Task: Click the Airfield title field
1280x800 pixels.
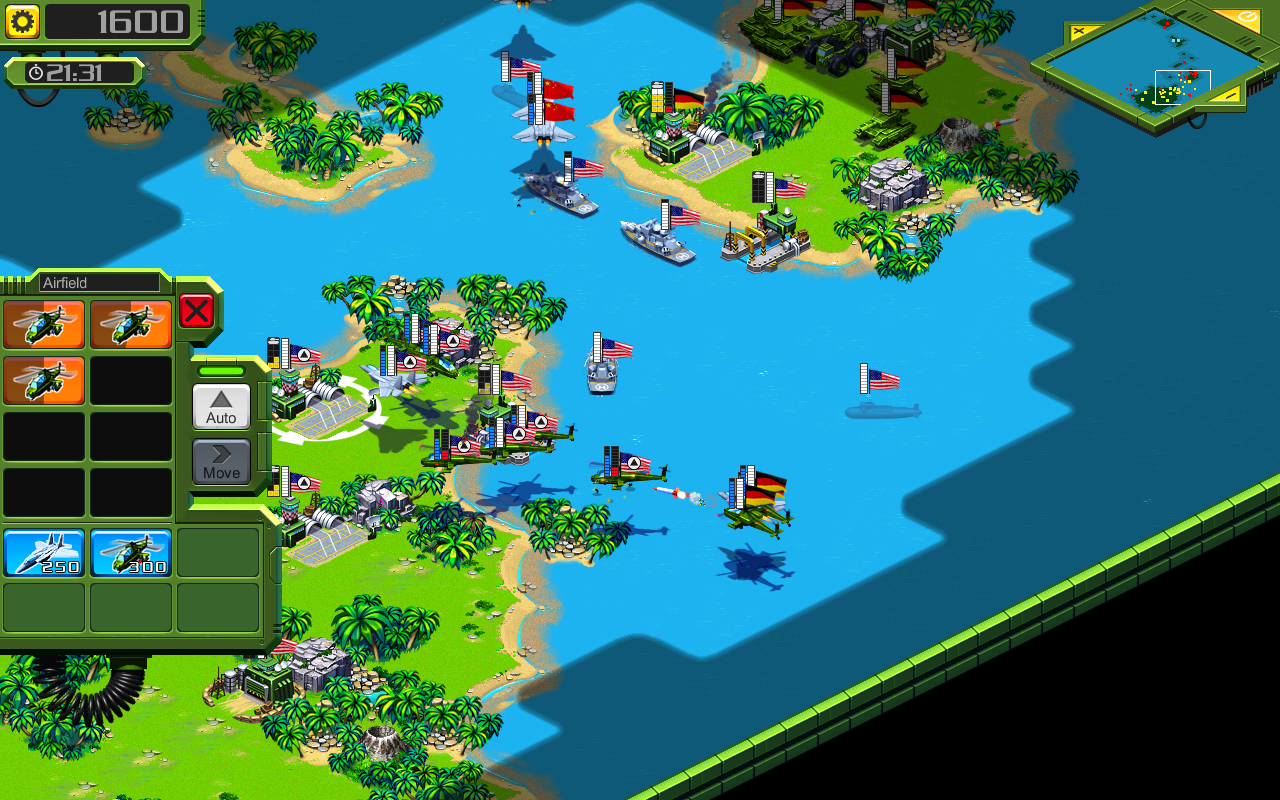Action: click(100, 282)
